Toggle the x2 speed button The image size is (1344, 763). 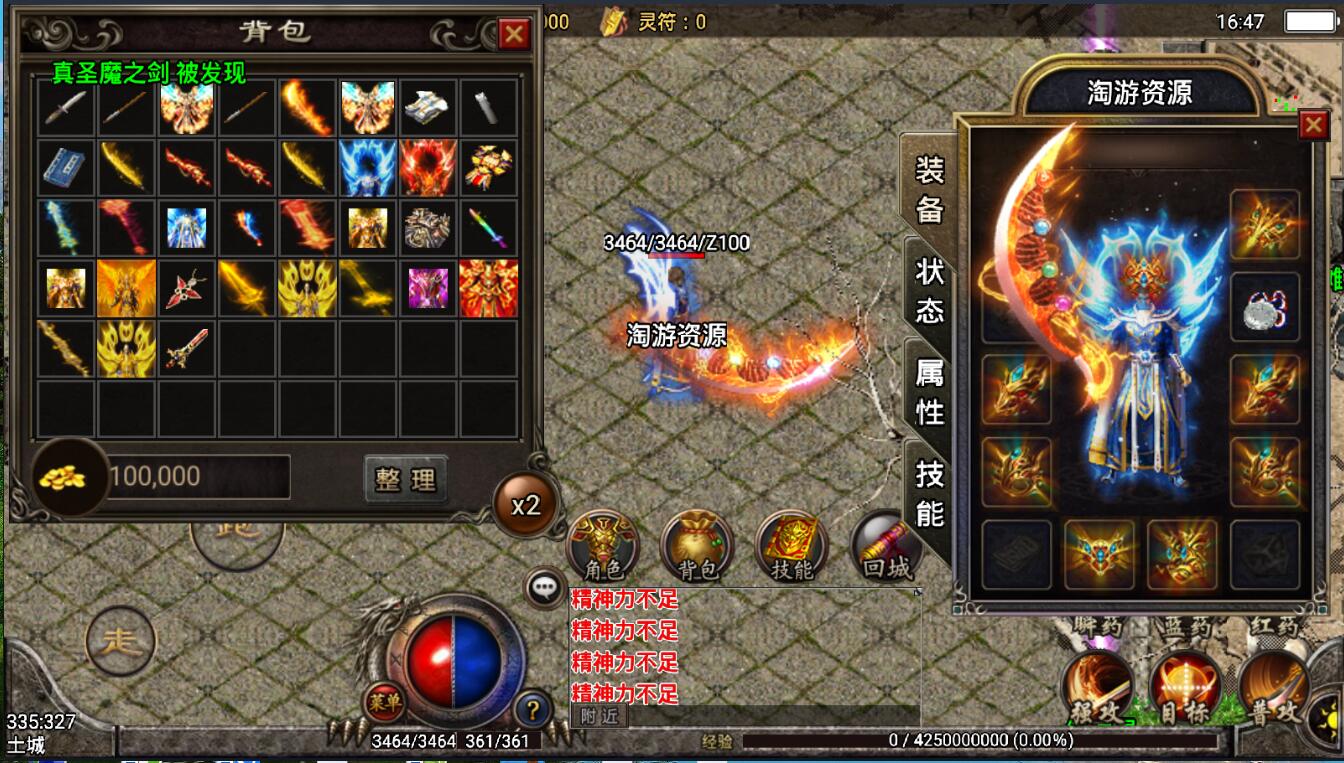526,505
